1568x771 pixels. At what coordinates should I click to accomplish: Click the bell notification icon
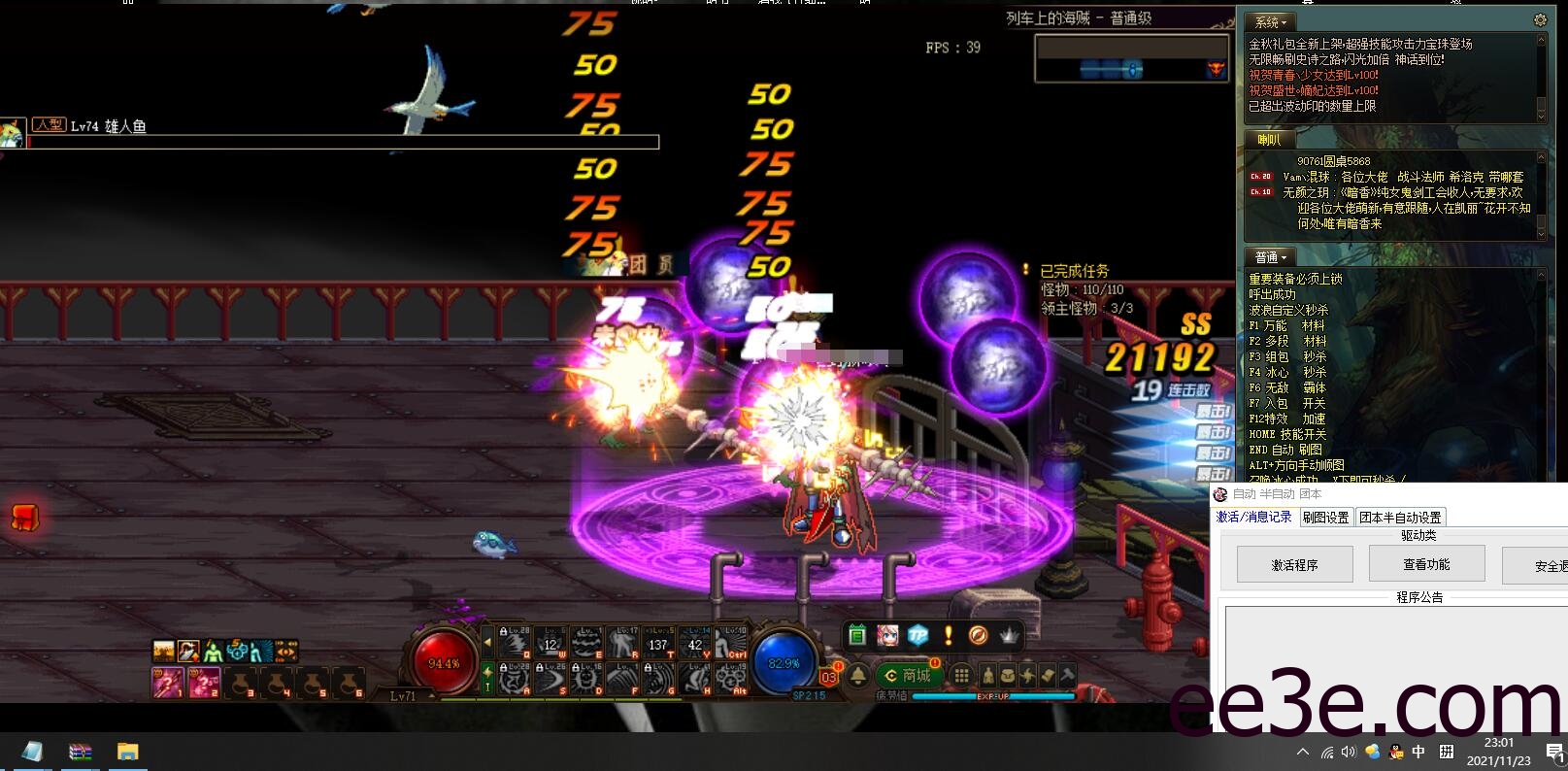[x=858, y=676]
